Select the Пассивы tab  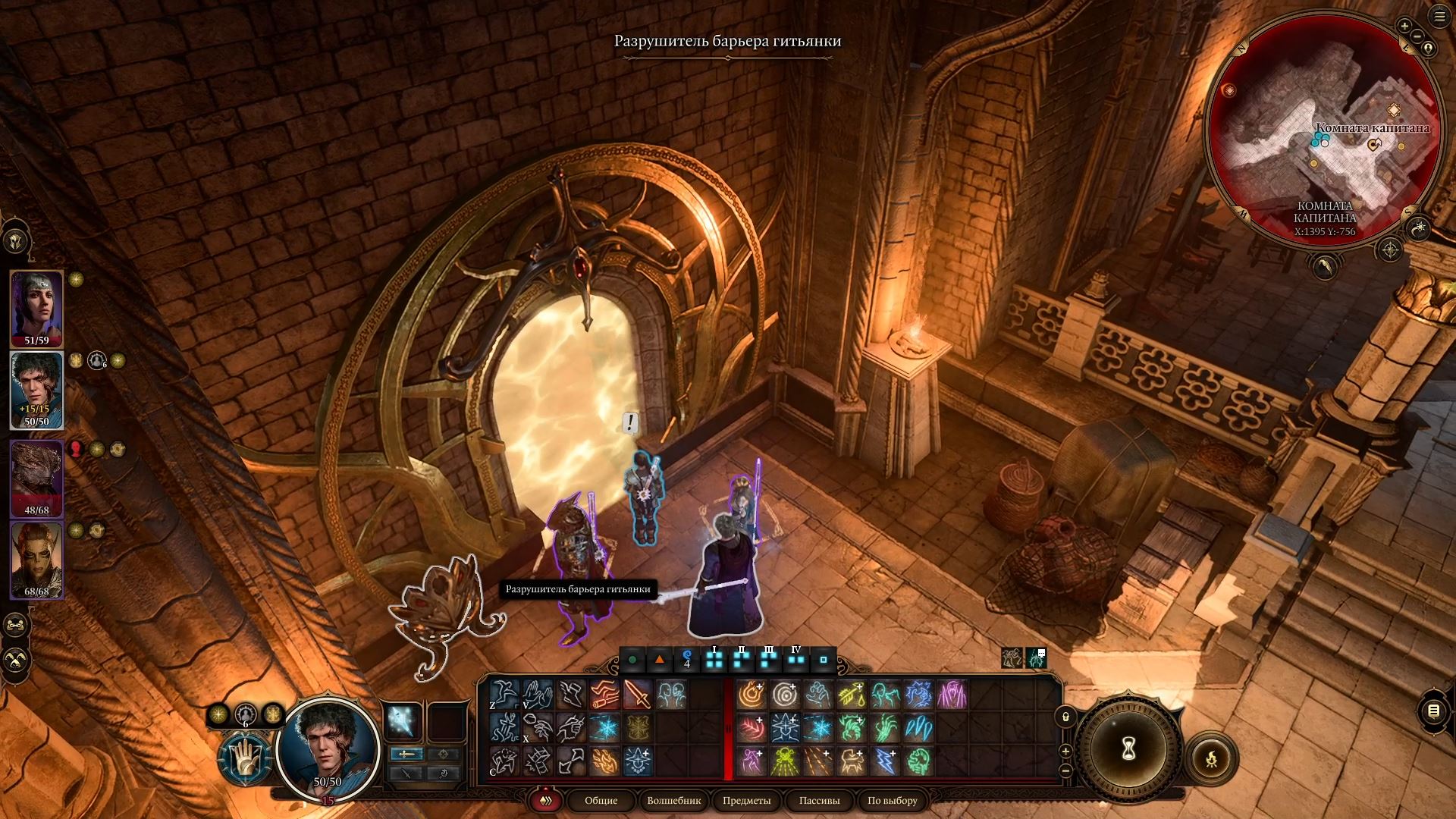click(819, 801)
